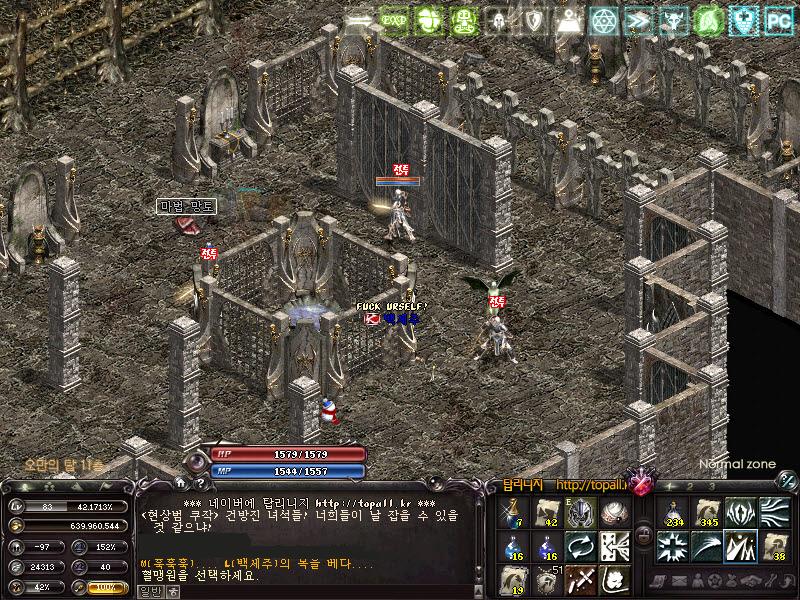
Task: Activate the highlighted mountain spikes skill
Action: click(x=741, y=546)
